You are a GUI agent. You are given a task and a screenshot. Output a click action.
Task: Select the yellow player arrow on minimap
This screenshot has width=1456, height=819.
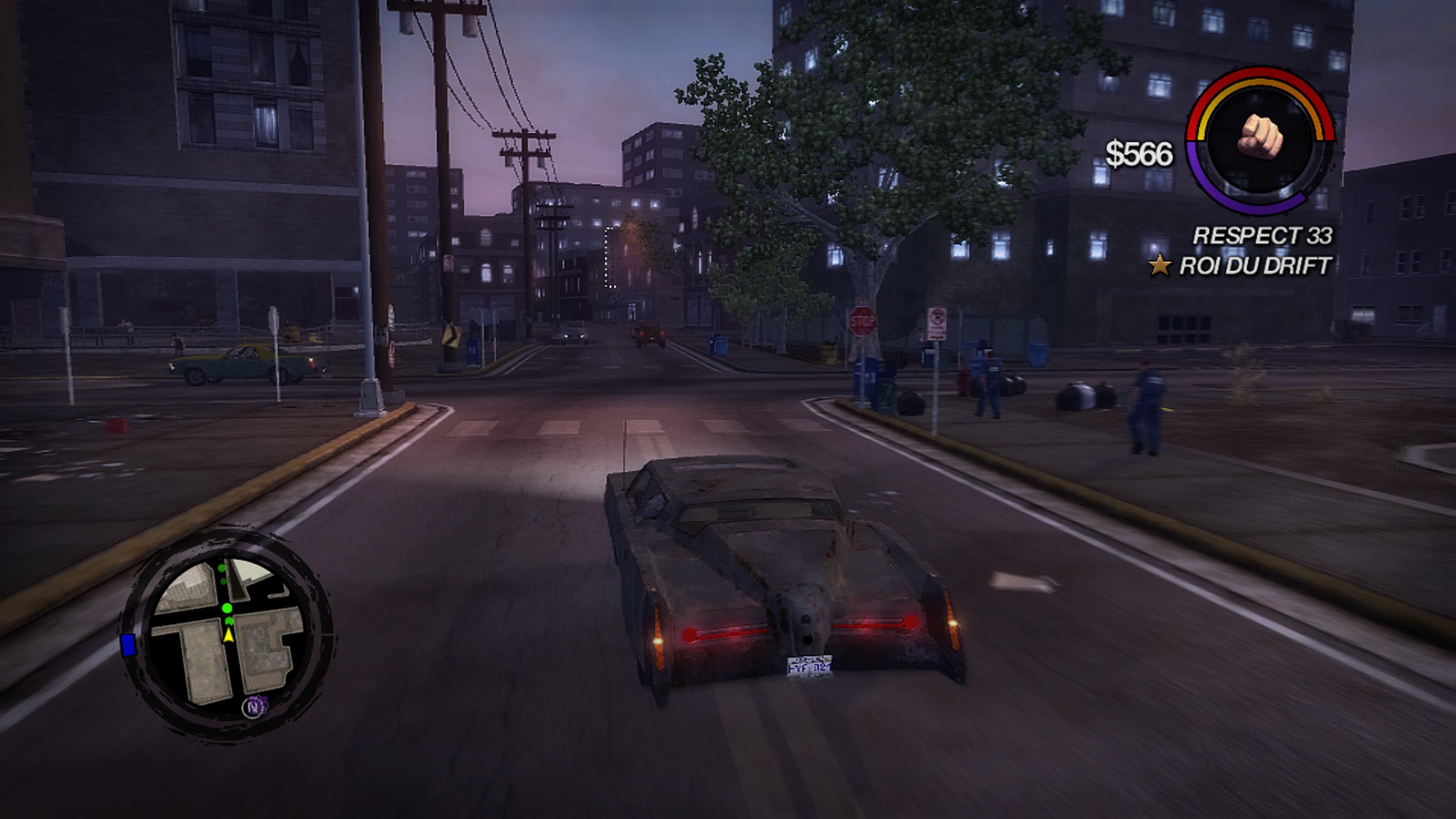coord(228,635)
